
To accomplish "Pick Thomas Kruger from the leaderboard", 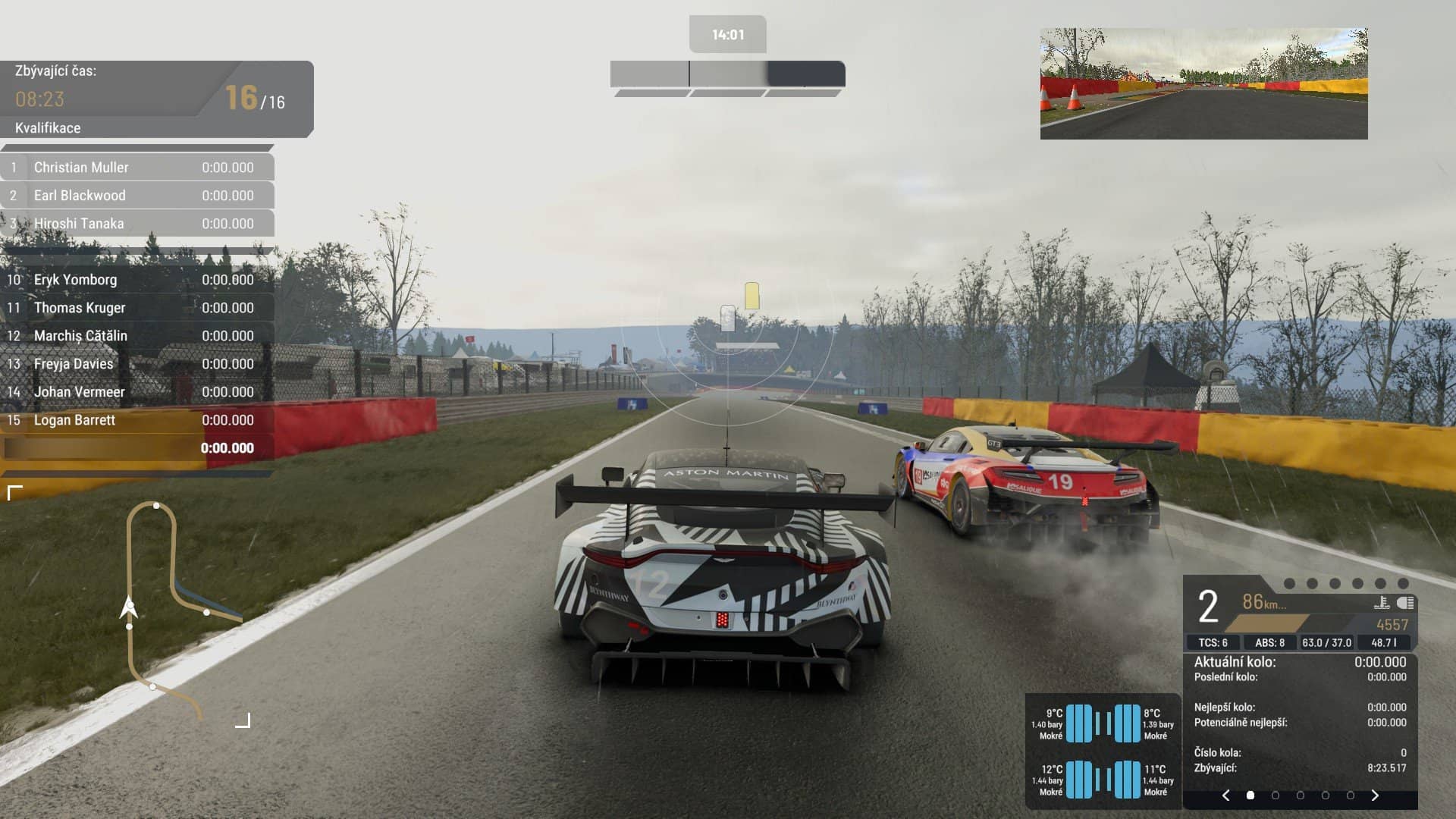I will [137, 308].
